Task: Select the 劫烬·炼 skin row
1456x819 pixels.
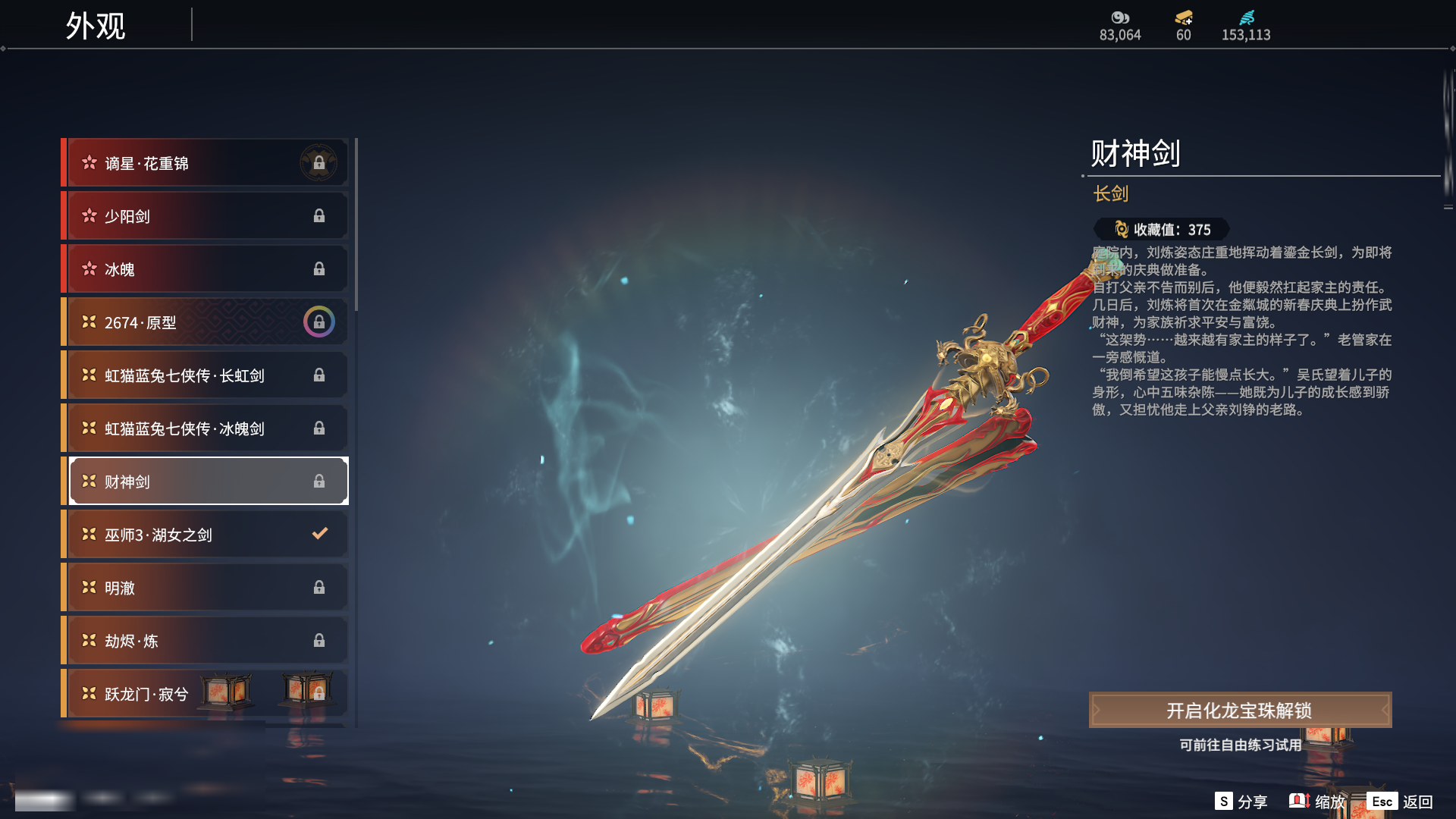Action: 206,641
